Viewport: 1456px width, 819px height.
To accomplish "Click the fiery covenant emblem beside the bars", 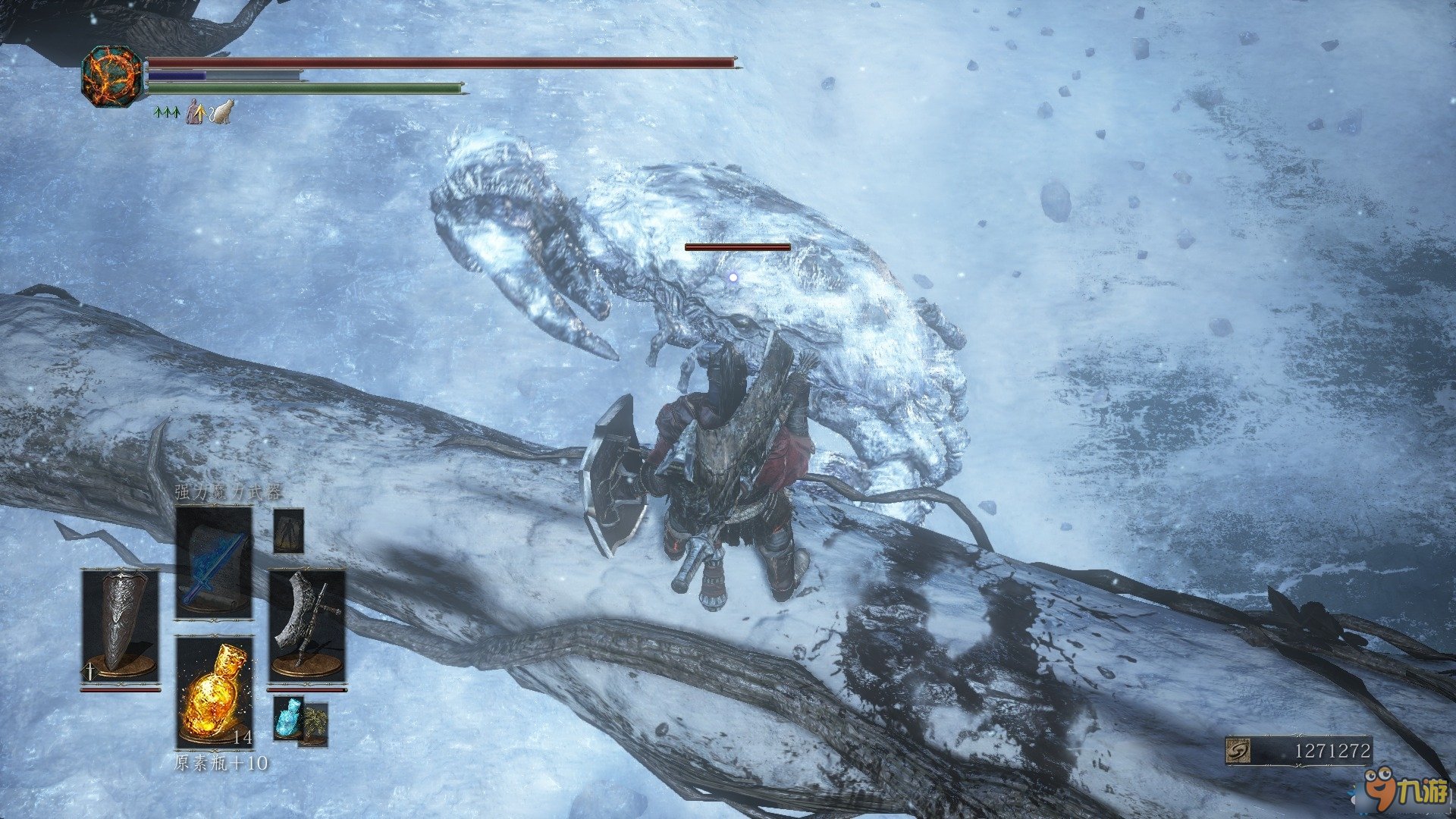I will pos(112,77).
